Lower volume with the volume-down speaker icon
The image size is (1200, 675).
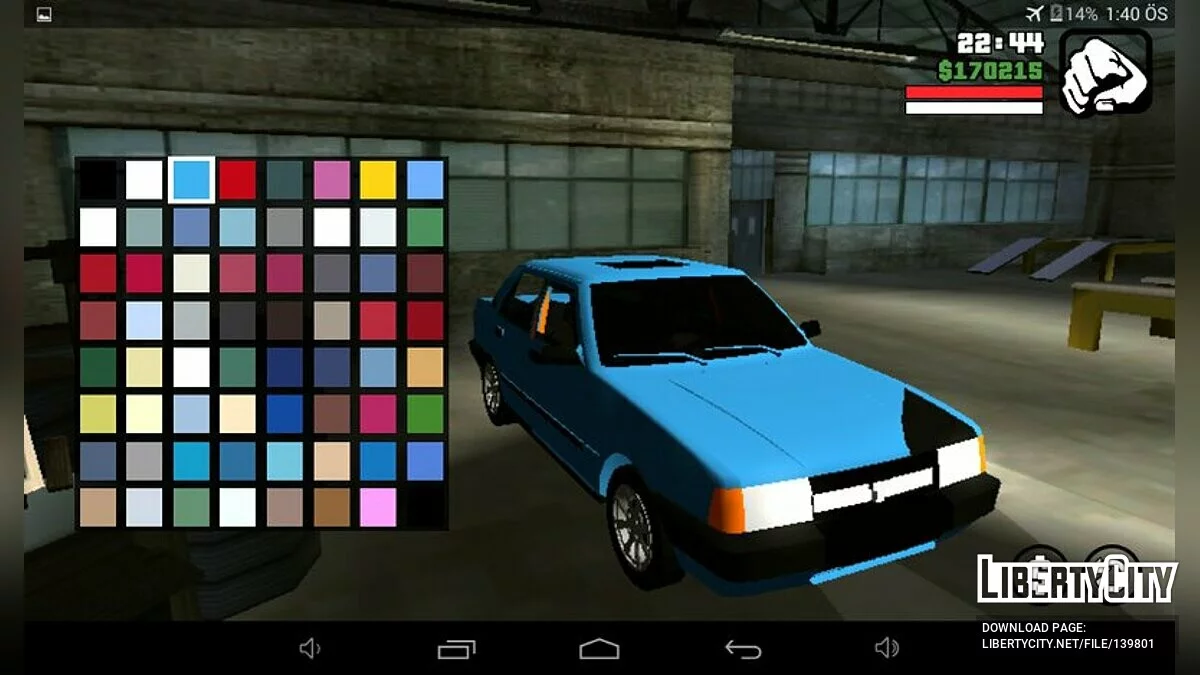click(310, 649)
